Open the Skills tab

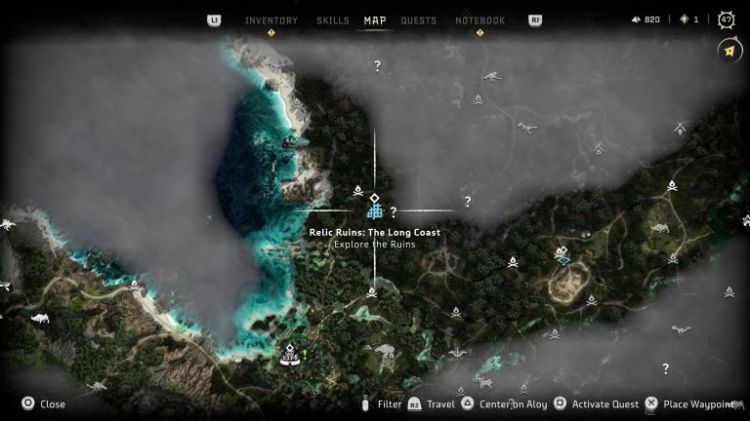[x=332, y=20]
